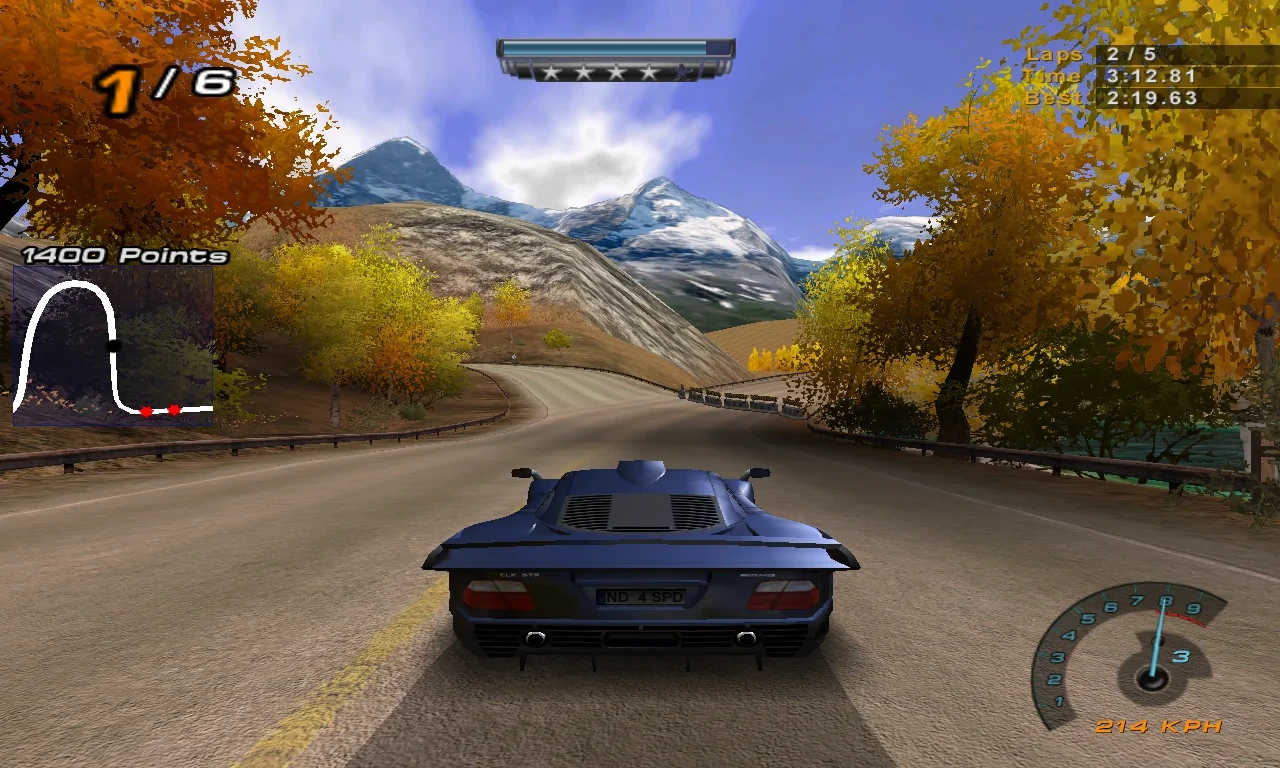Click the ND 4 SPD license plate
Screen dimensions: 1280x768
click(x=641, y=594)
